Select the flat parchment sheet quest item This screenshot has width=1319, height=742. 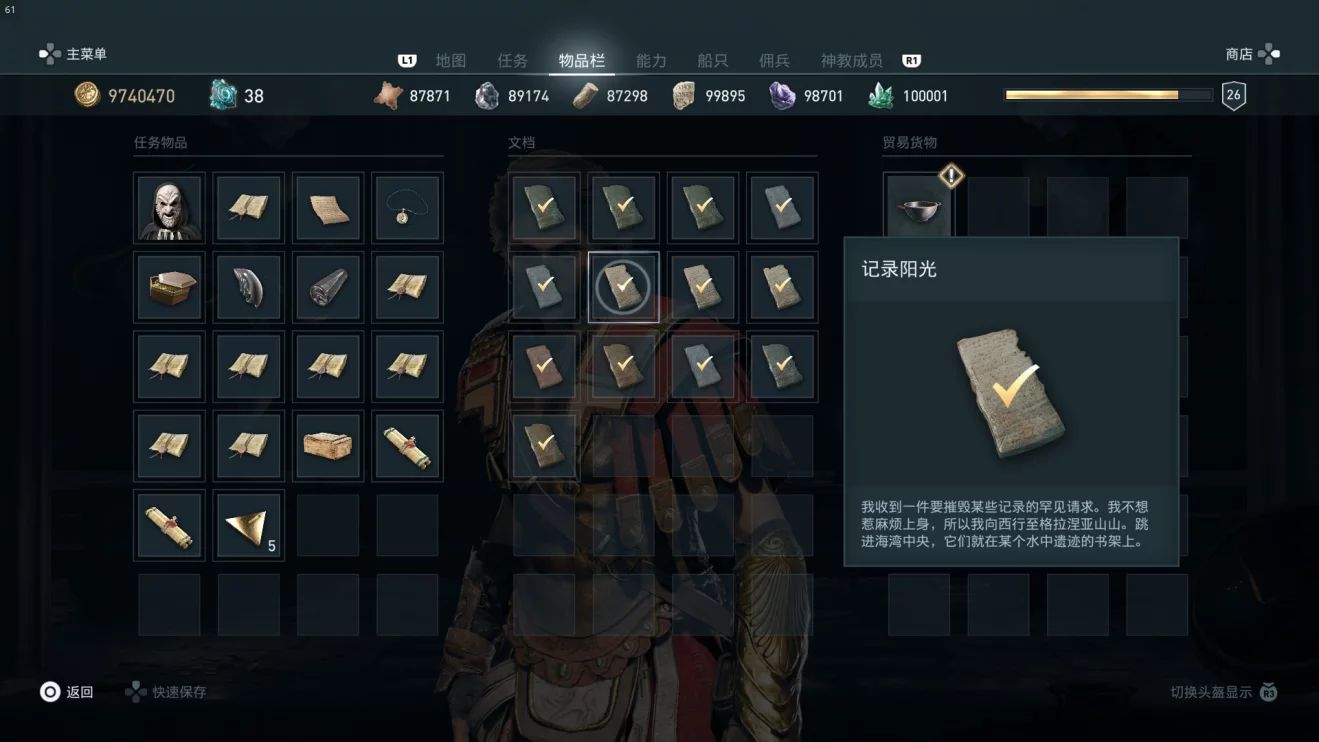[x=328, y=208]
